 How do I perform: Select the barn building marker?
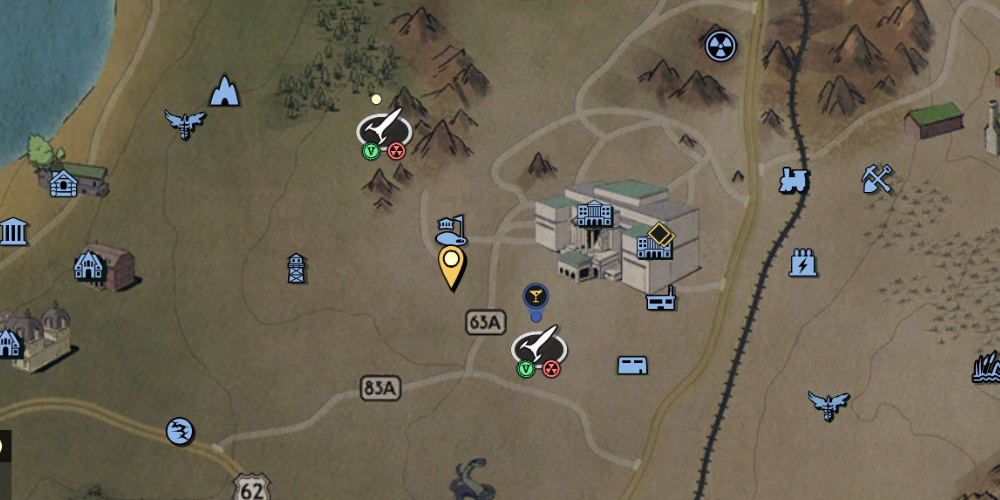(x=91, y=266)
